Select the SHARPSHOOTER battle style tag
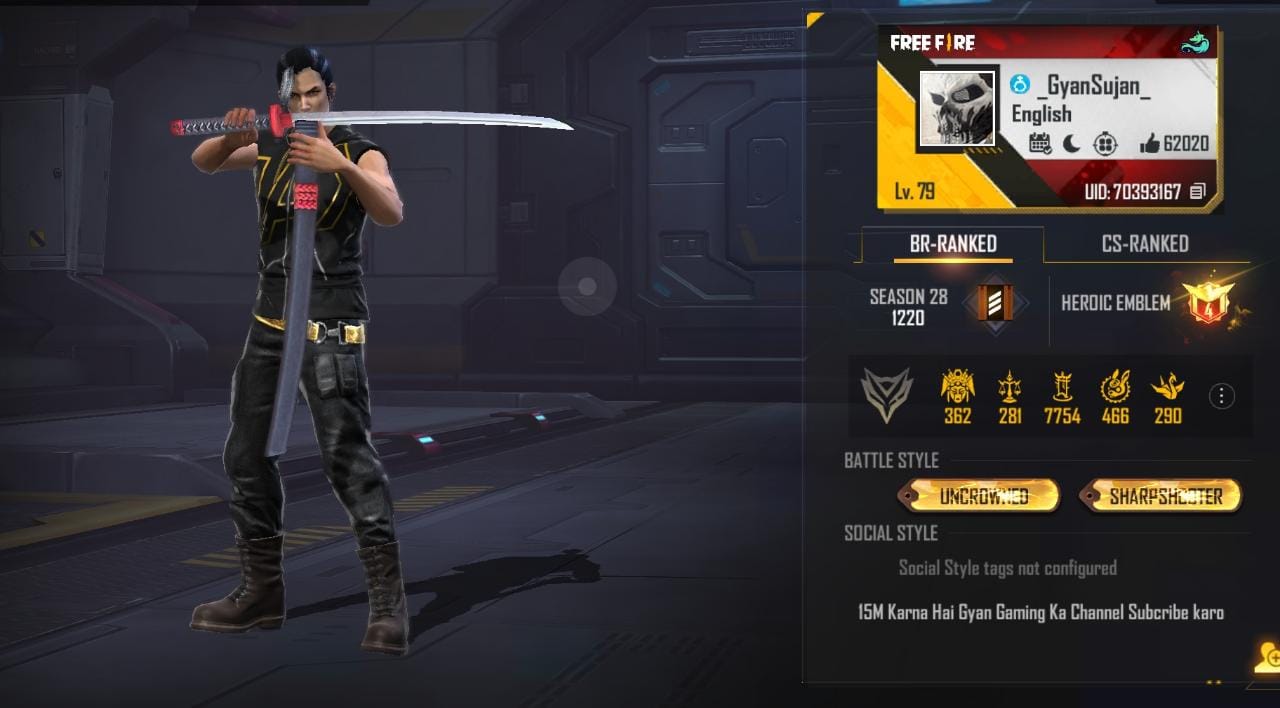This screenshot has height=708, width=1280. coord(1163,496)
